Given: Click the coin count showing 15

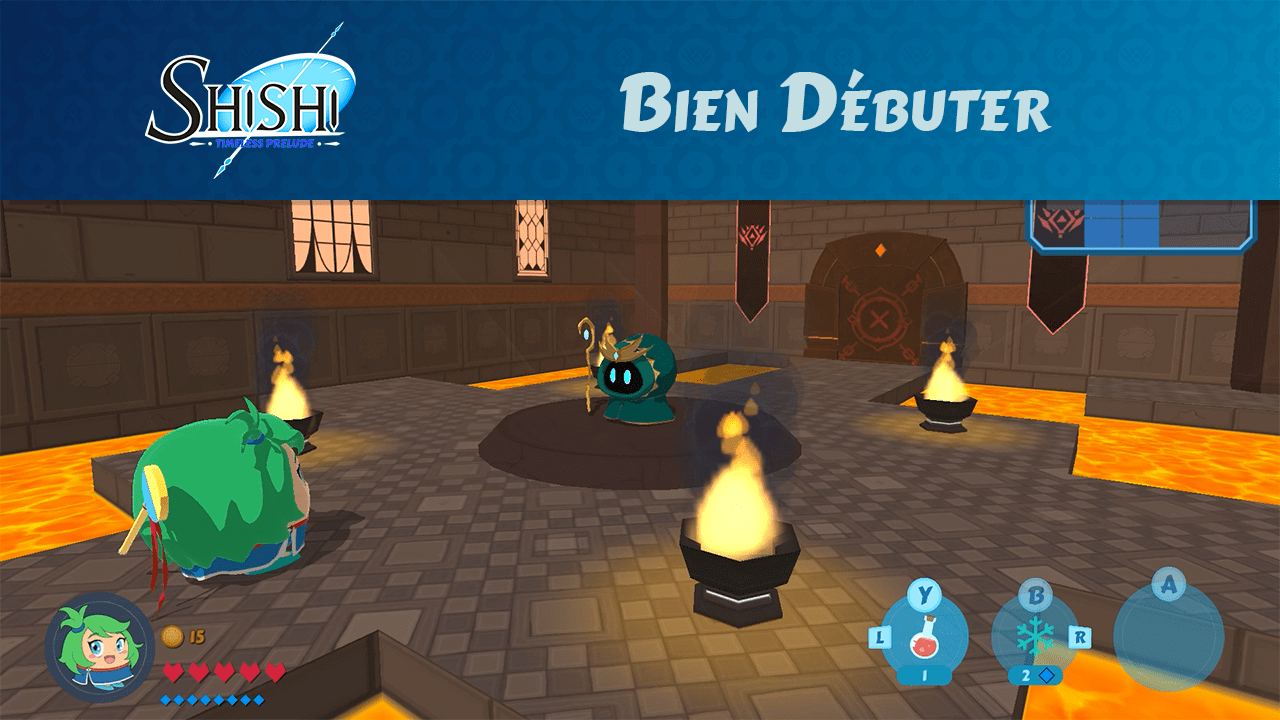Looking at the screenshot, I should [197, 634].
